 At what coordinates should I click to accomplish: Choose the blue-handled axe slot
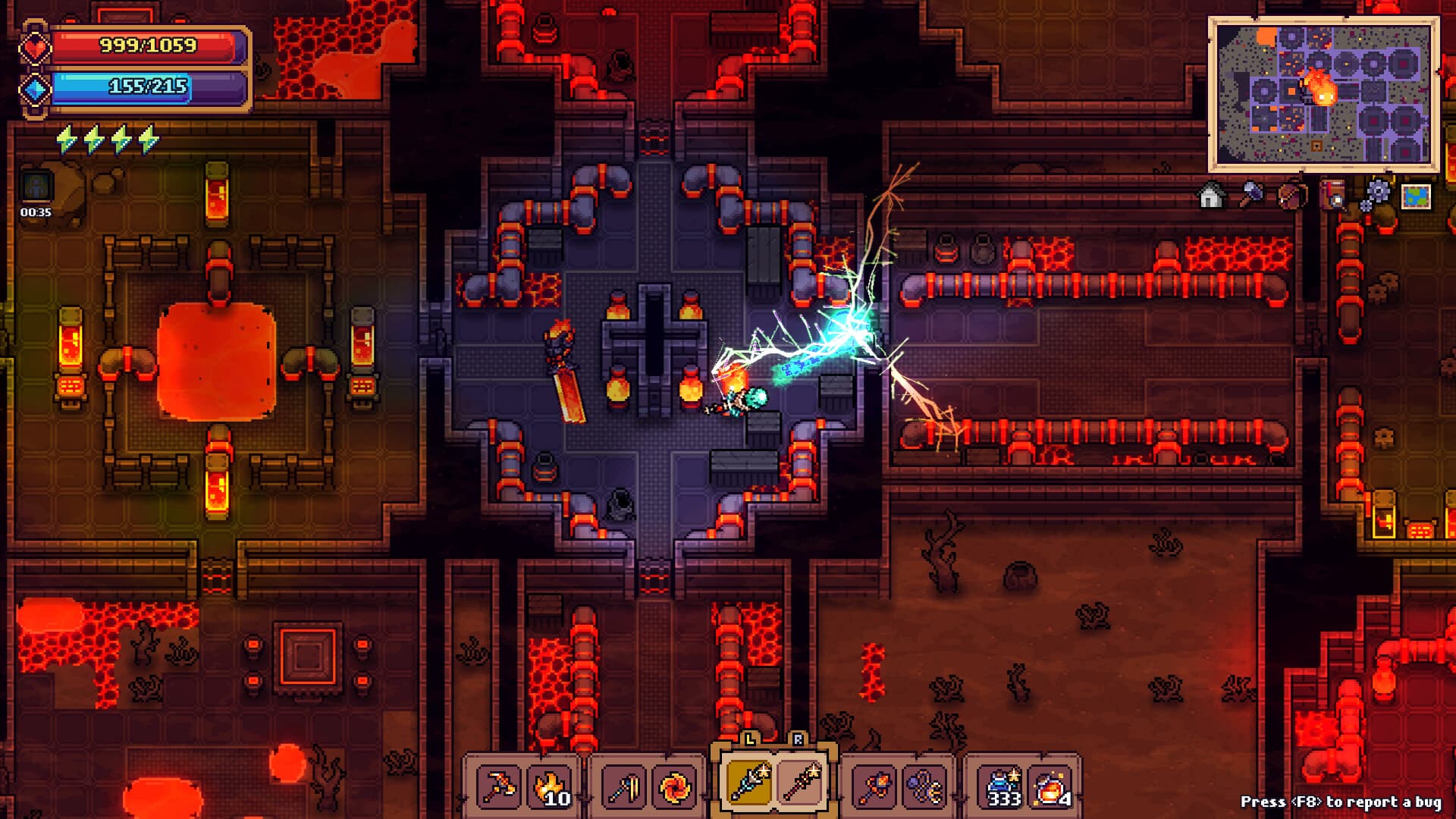(623, 786)
